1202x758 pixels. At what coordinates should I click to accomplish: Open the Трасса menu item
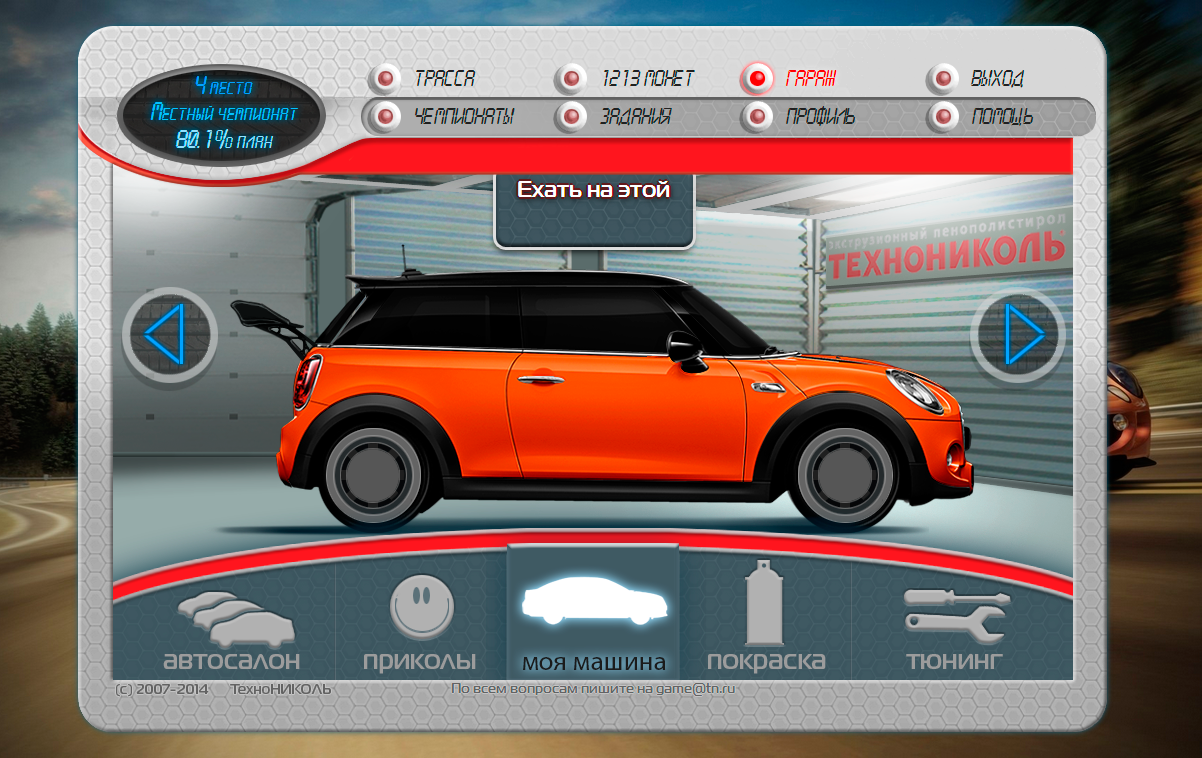443,79
